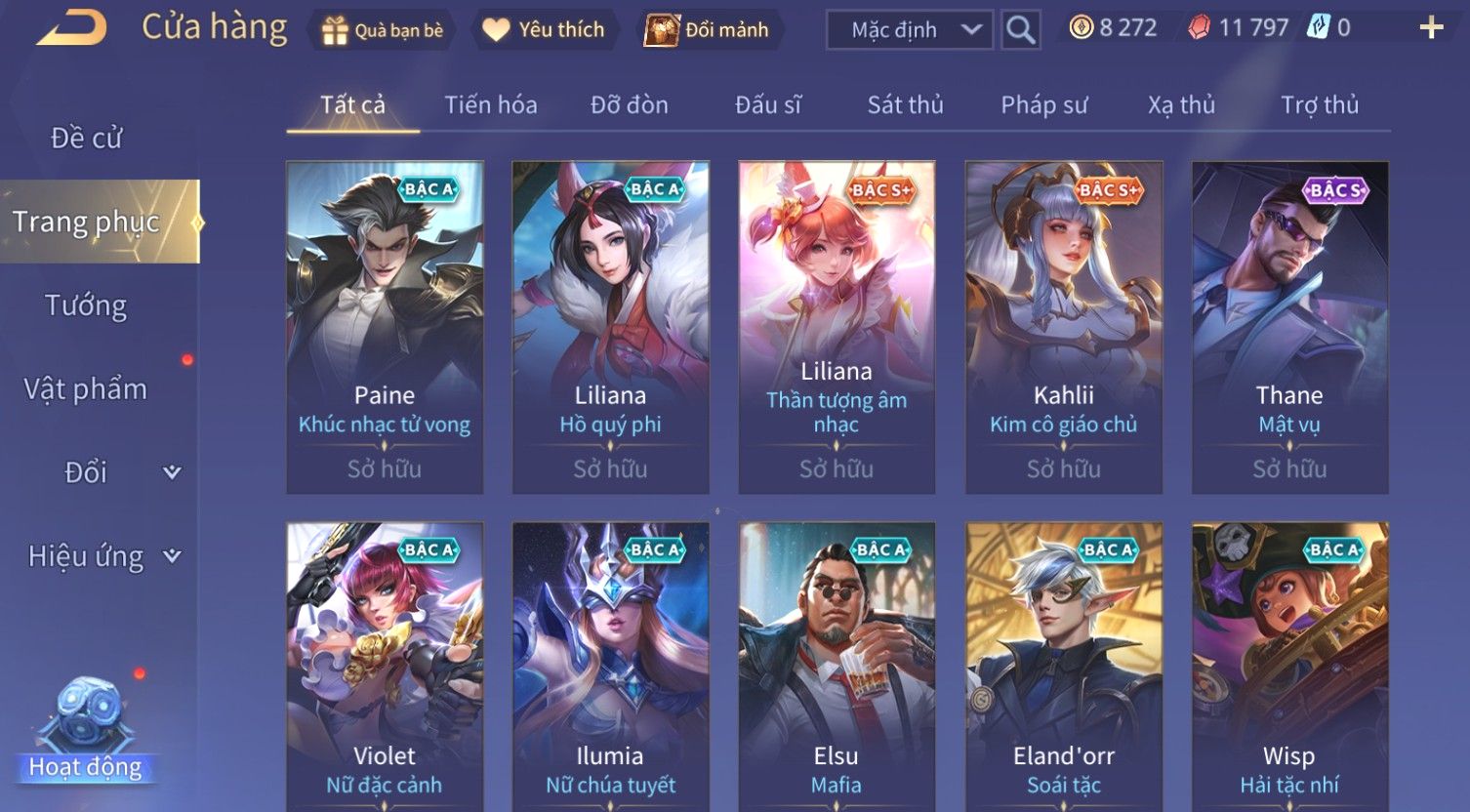Choose the Kahlii Kim cô giáo chủ skin
This screenshot has width=1470, height=812.
[1064, 327]
